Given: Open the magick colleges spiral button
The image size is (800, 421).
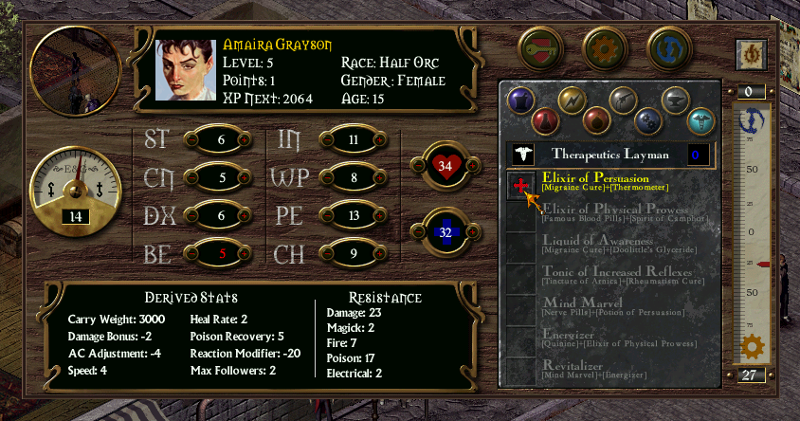Looking at the screenshot, I should (x=666, y=46).
